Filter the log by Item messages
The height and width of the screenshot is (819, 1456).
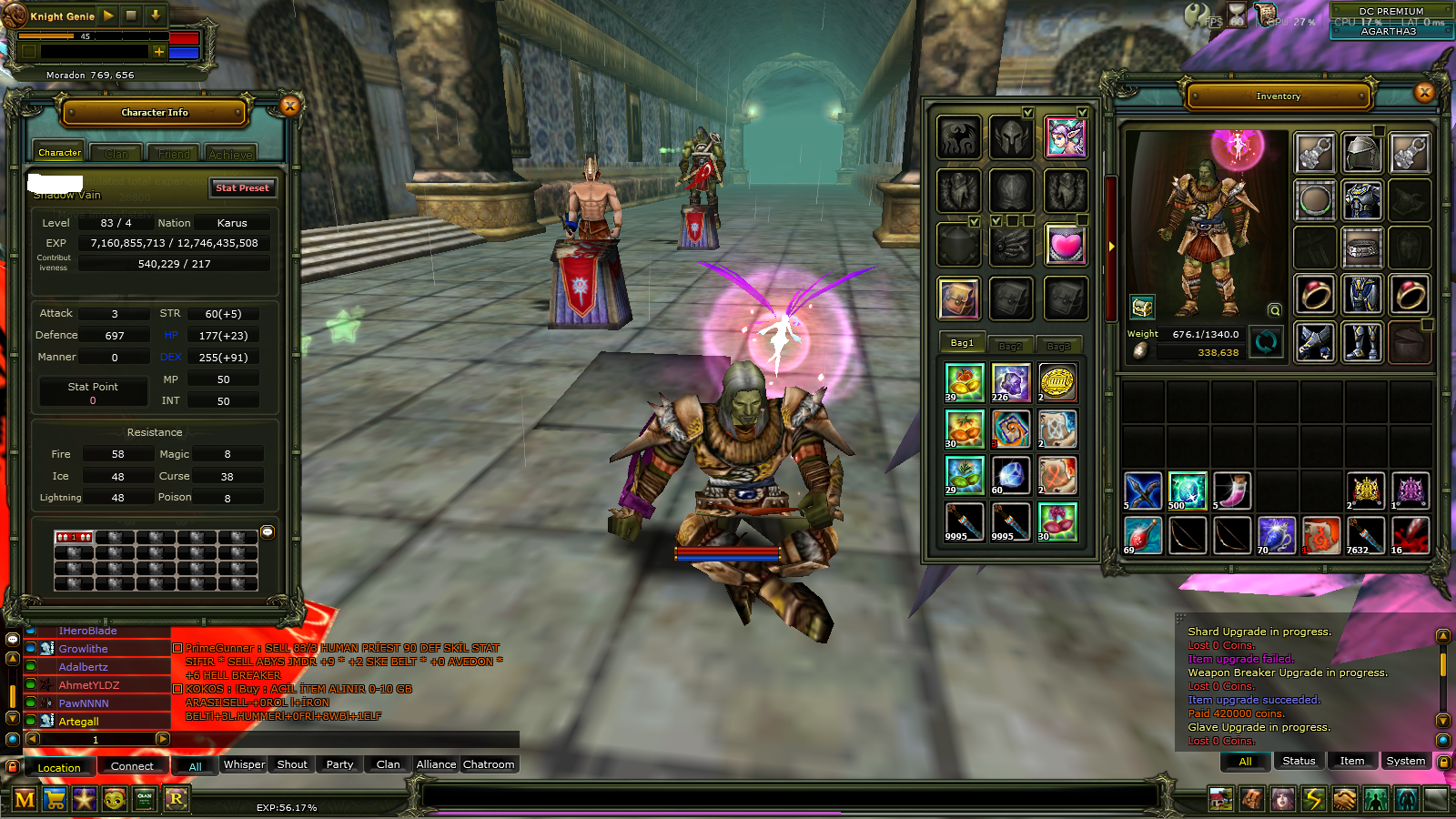click(1351, 761)
